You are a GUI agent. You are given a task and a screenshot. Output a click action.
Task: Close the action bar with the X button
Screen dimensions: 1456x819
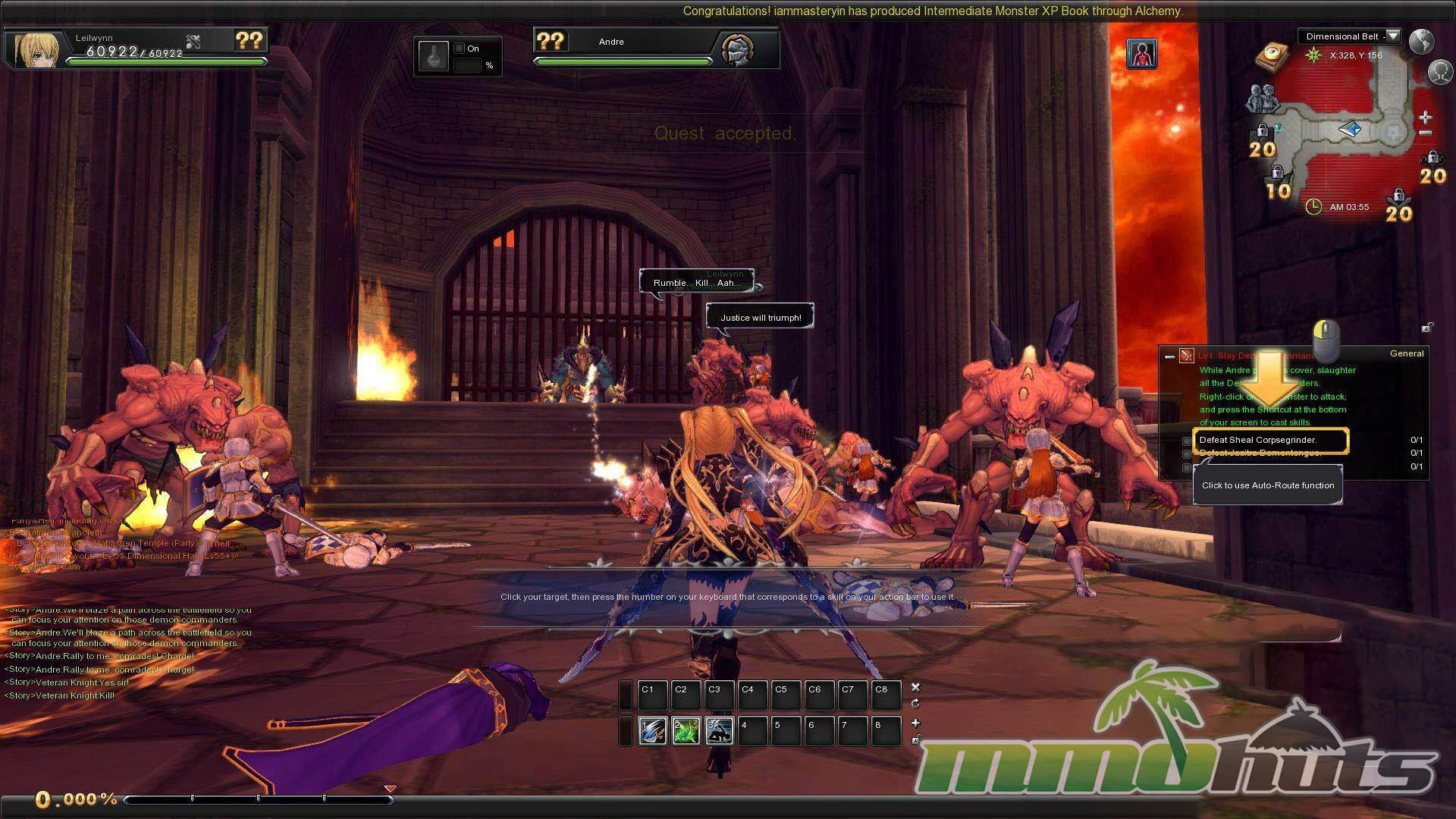(x=915, y=687)
